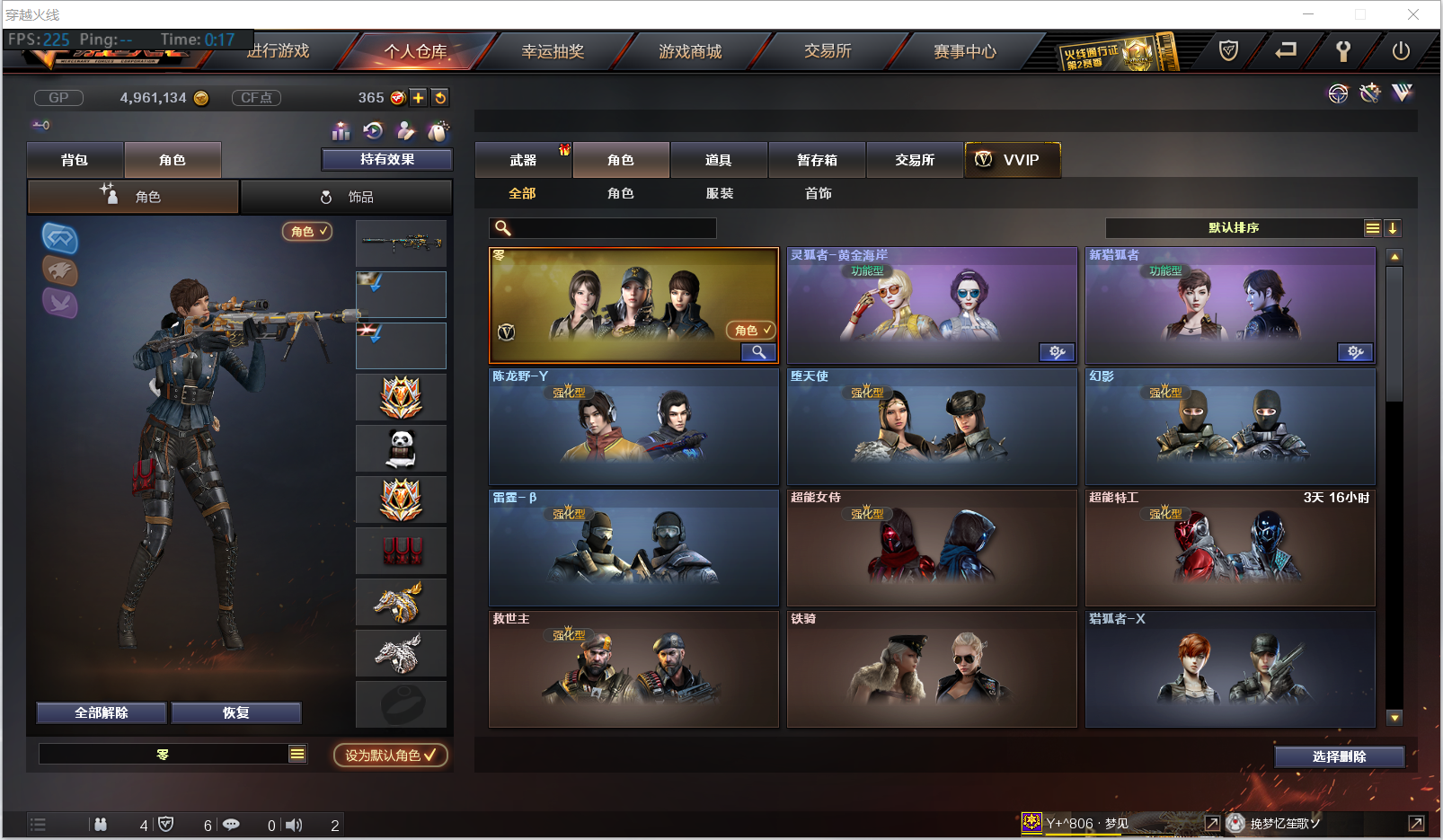1443x840 pixels.
Task: Switch to the 武器 tab
Action: tap(524, 159)
